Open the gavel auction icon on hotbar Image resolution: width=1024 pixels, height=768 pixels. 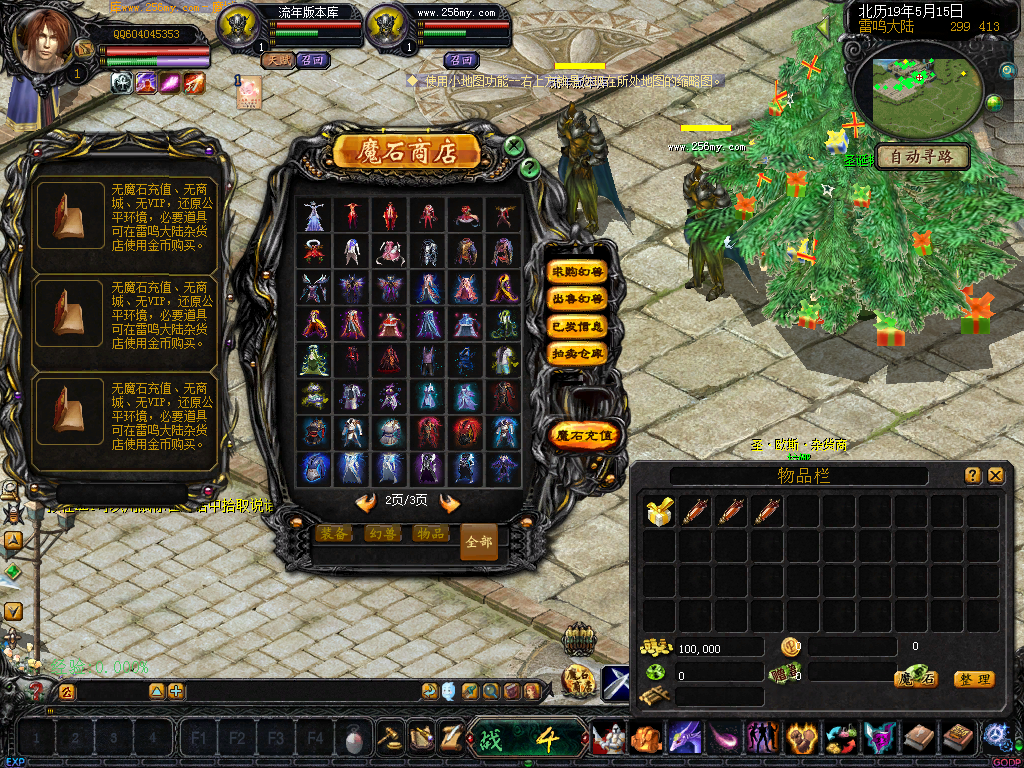click(389, 738)
